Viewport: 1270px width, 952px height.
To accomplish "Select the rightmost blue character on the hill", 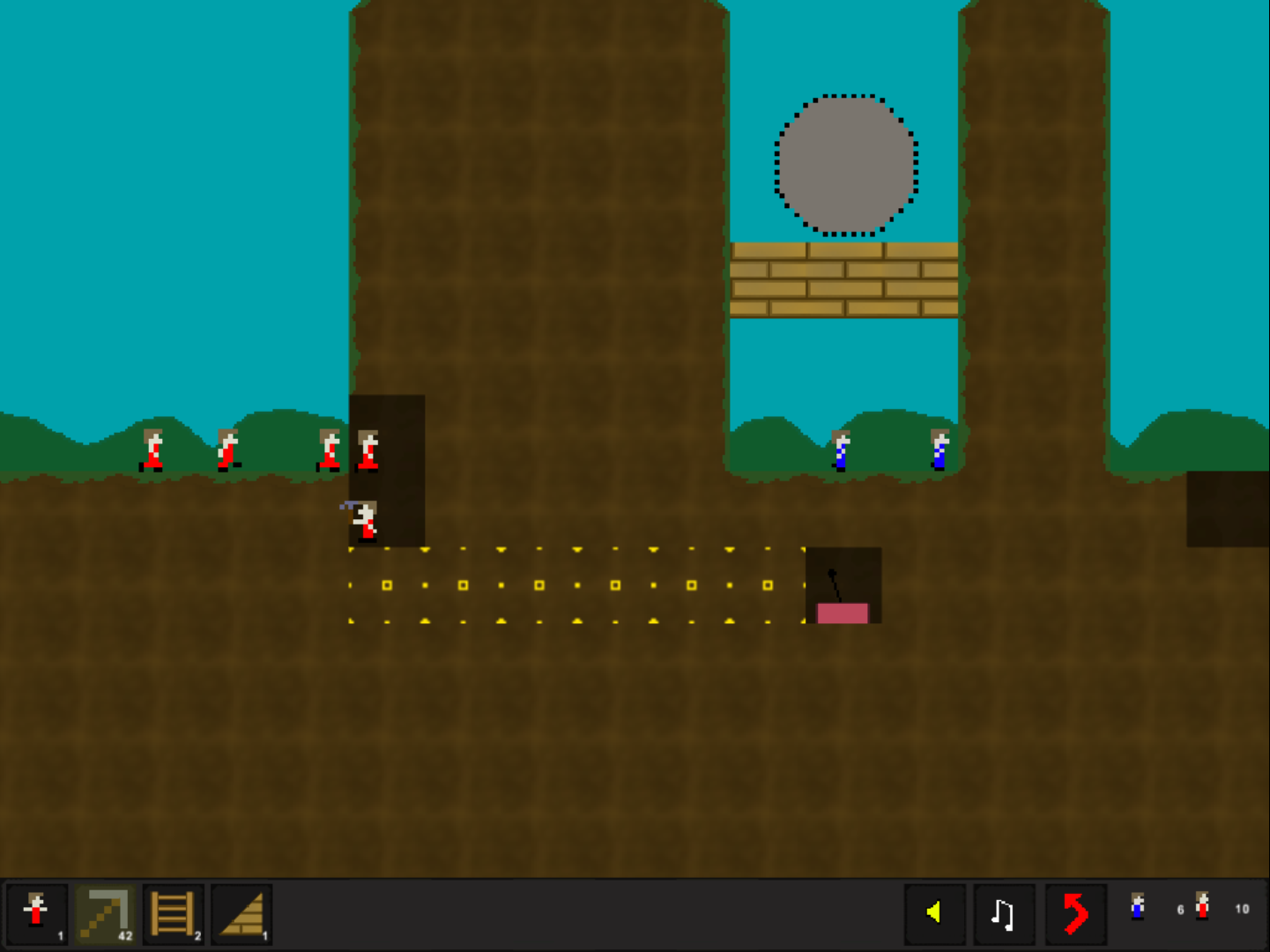I will point(939,448).
